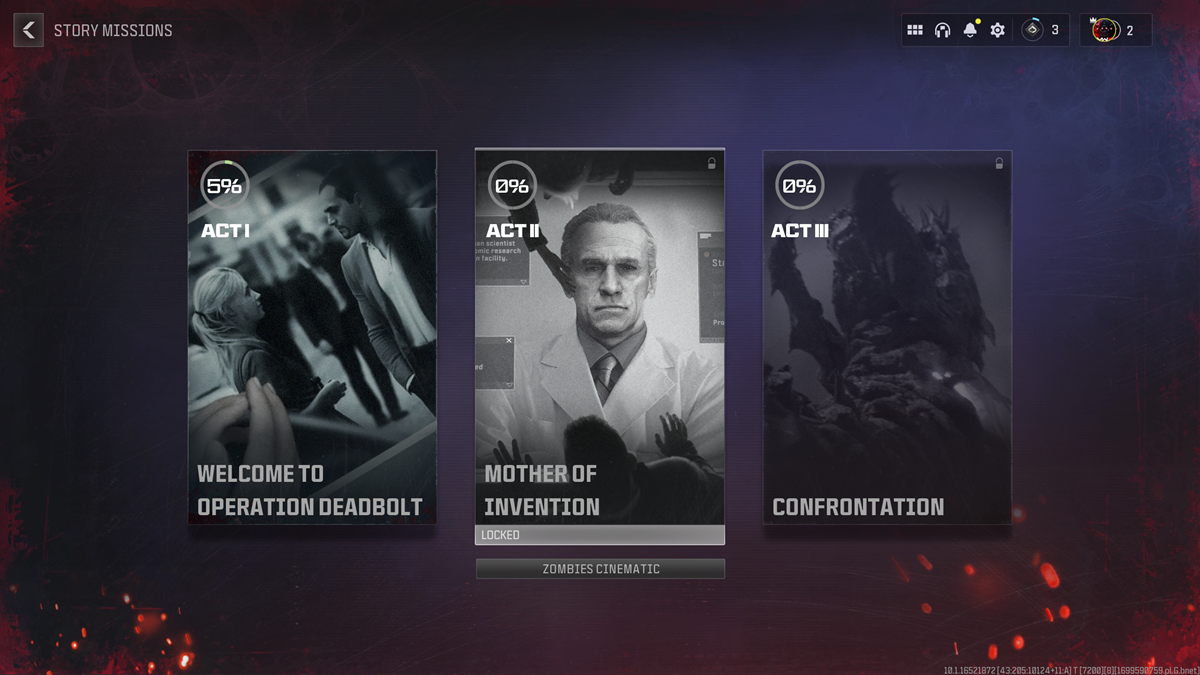
Task: Open the Act III Confrontation card
Action: click(887, 337)
